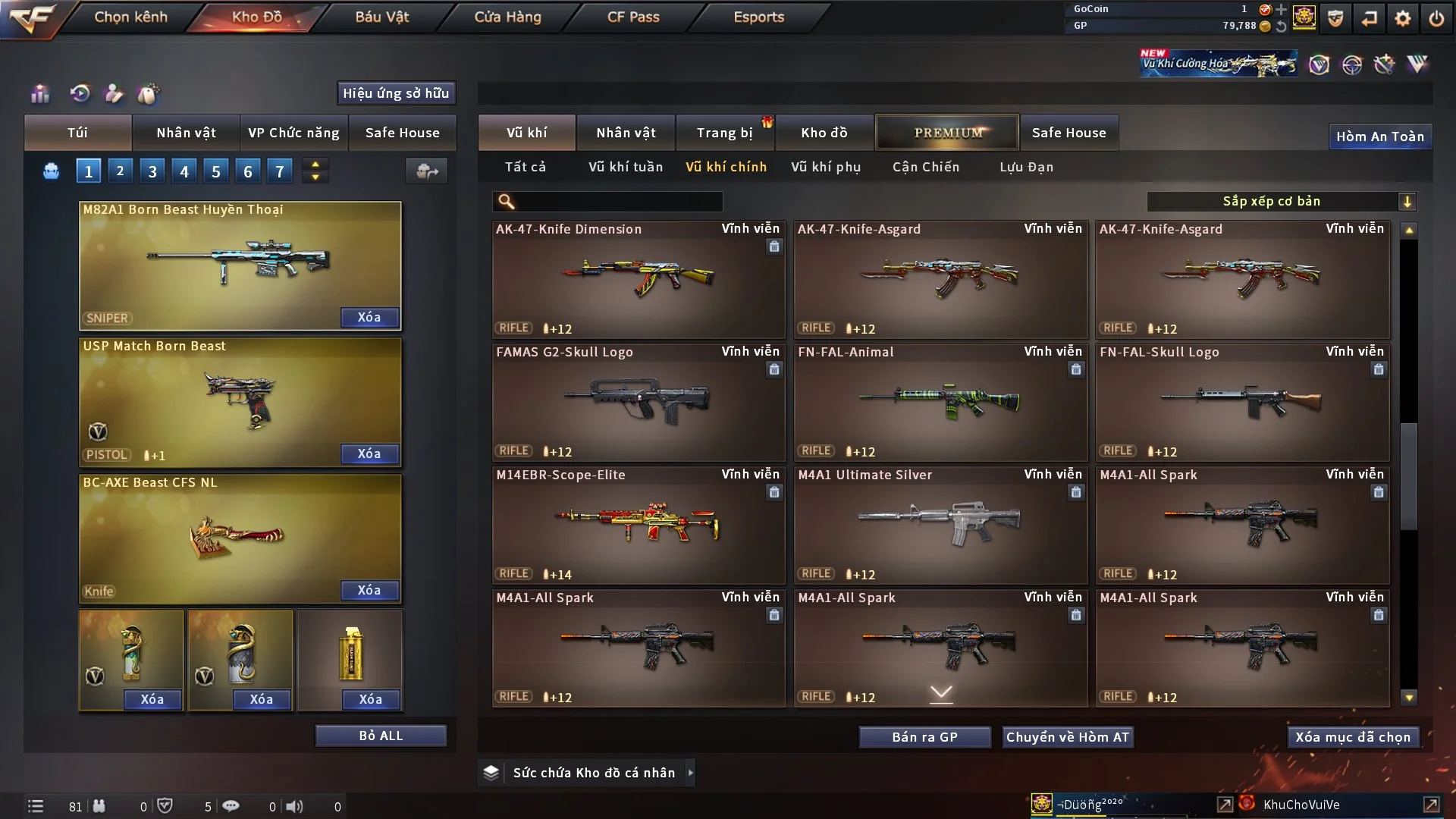The width and height of the screenshot is (1456, 819).
Task: Open settings with the gear icon
Action: click(x=1403, y=18)
